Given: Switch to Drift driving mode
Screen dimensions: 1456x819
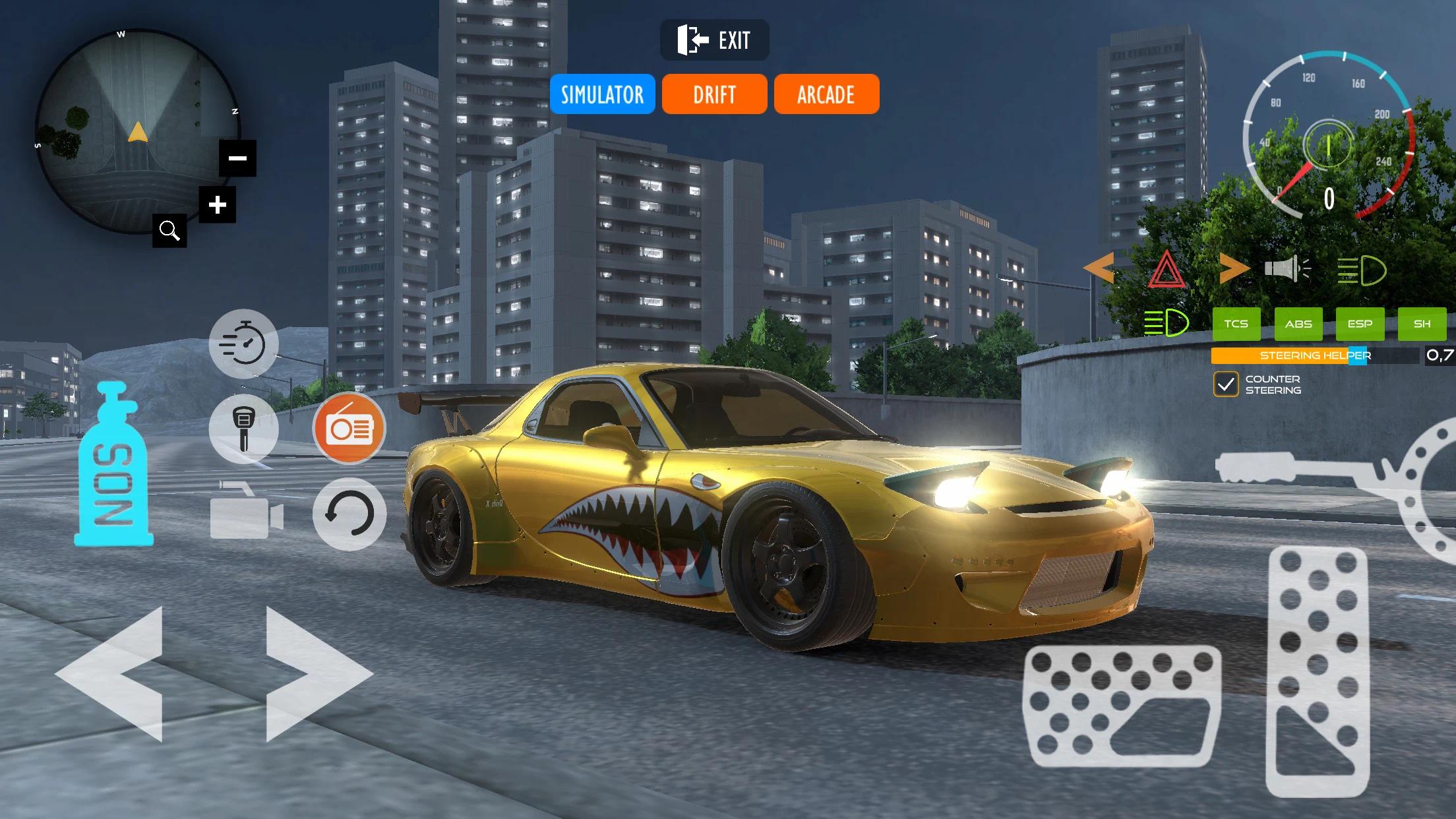Looking at the screenshot, I should (x=714, y=94).
